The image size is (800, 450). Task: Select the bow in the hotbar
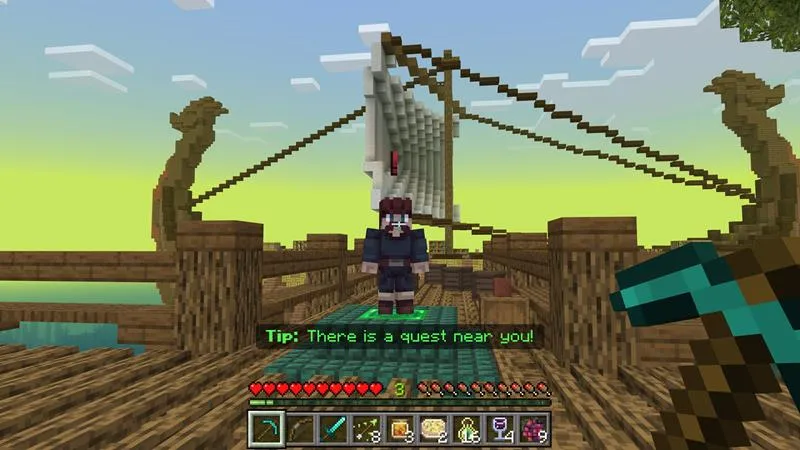click(x=299, y=429)
